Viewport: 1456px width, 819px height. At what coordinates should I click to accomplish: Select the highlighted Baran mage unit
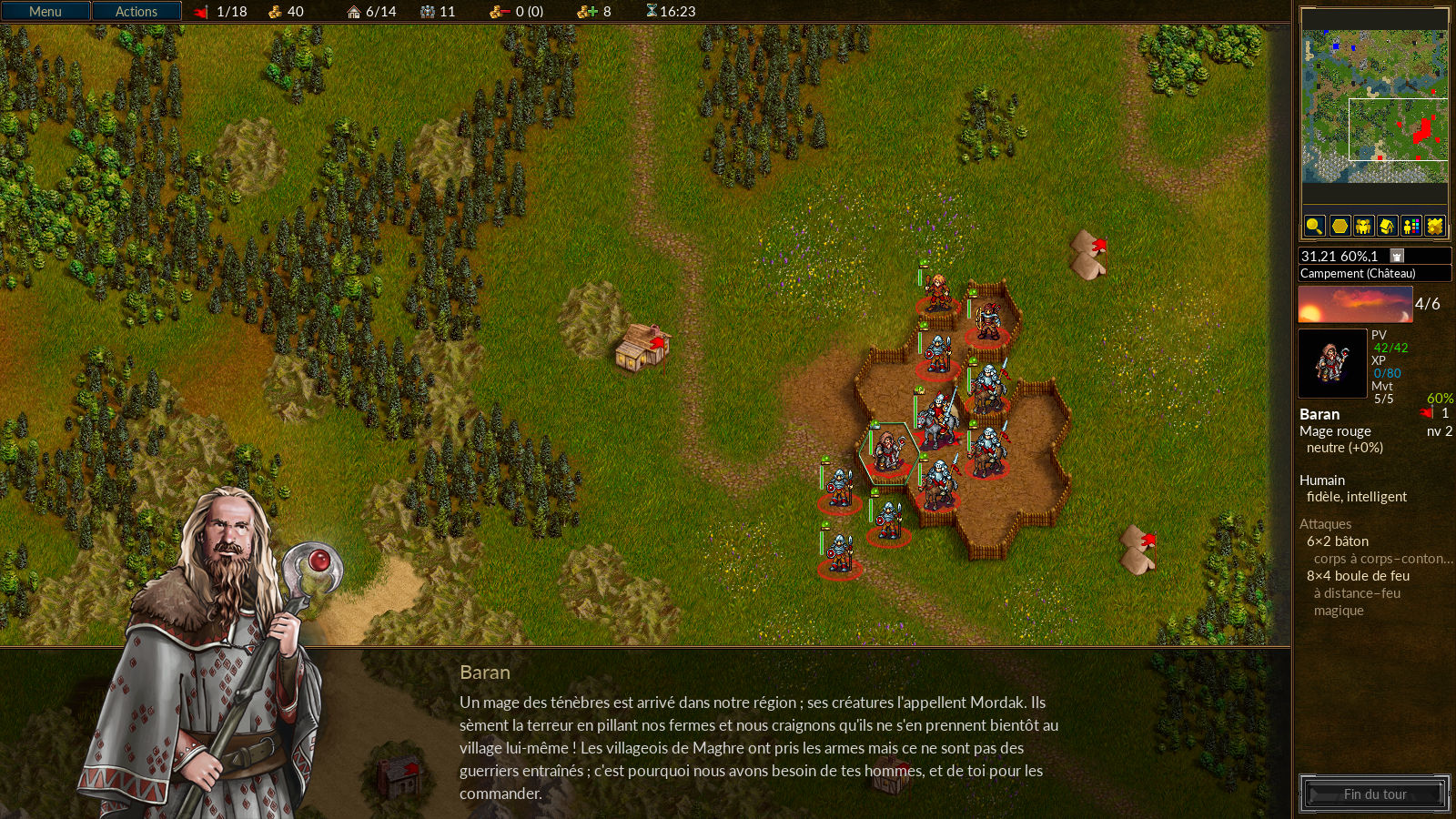pyautogui.click(x=888, y=452)
